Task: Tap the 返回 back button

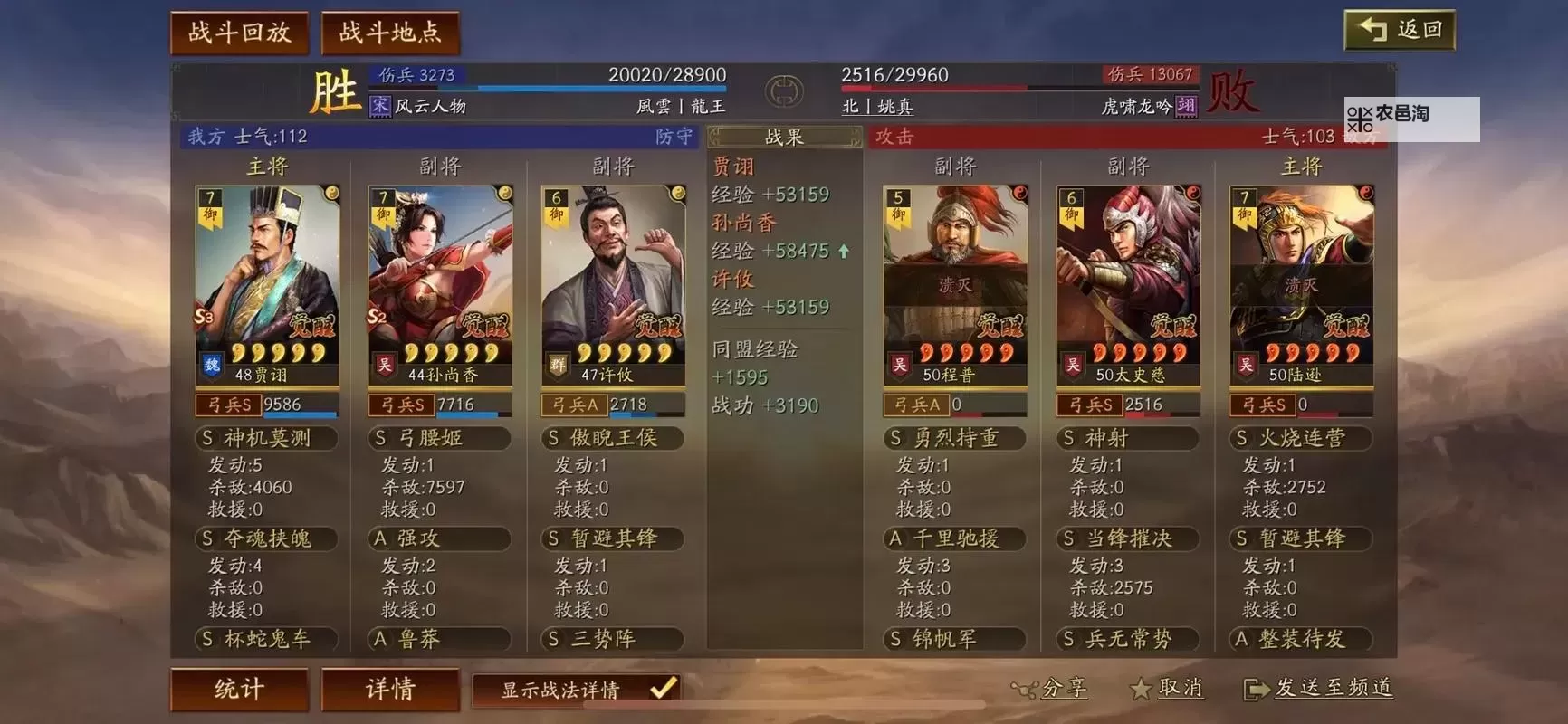Action: point(1400,30)
